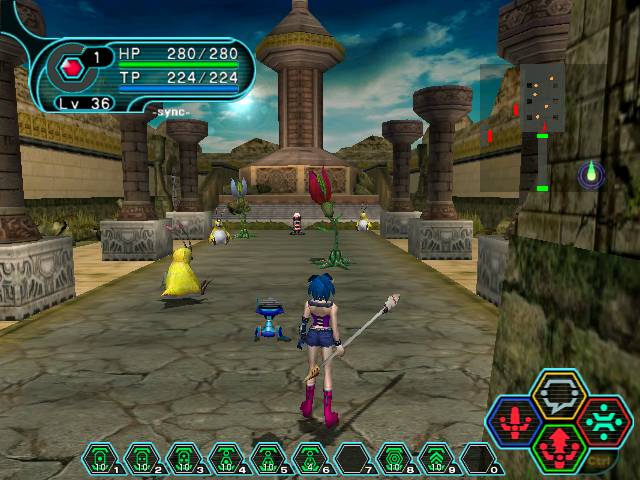The height and width of the screenshot is (480, 640).
Task: Choose the item in hotbar slot 4
Action: click(226, 460)
